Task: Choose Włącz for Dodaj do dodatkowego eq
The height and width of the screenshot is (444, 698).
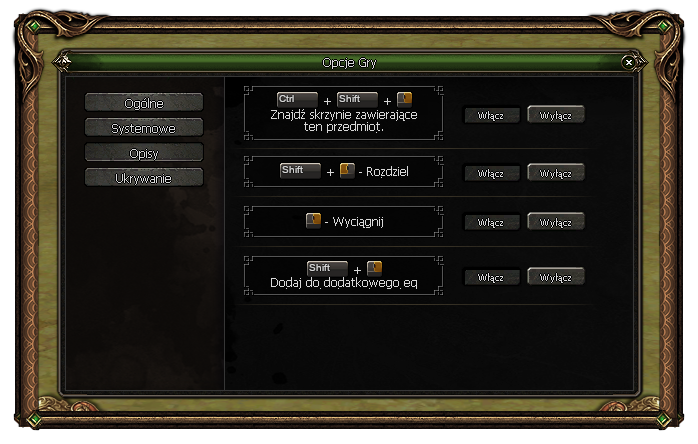Action: (491, 277)
